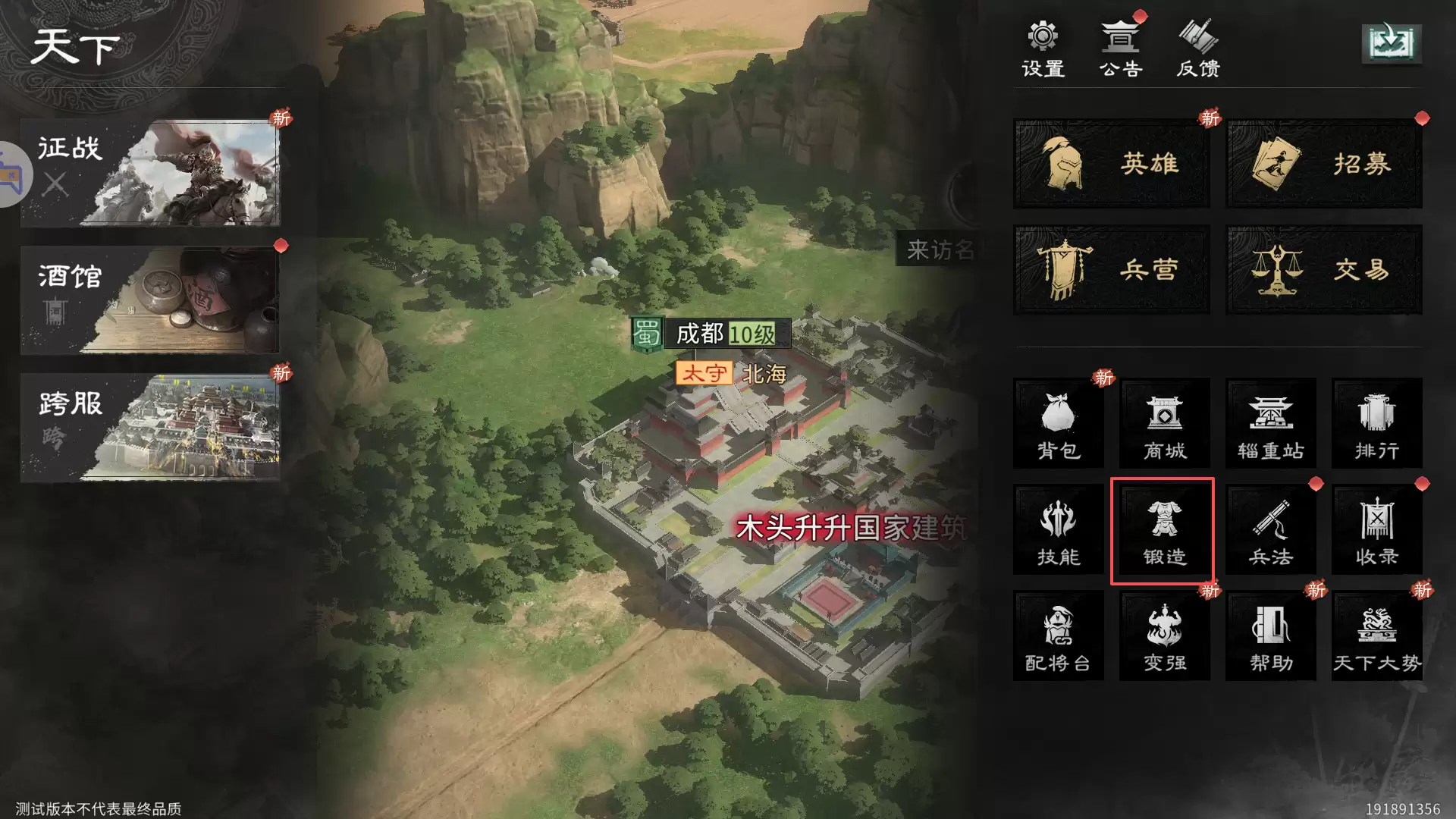Open the 帮助 (Help) panel

coord(1271,635)
